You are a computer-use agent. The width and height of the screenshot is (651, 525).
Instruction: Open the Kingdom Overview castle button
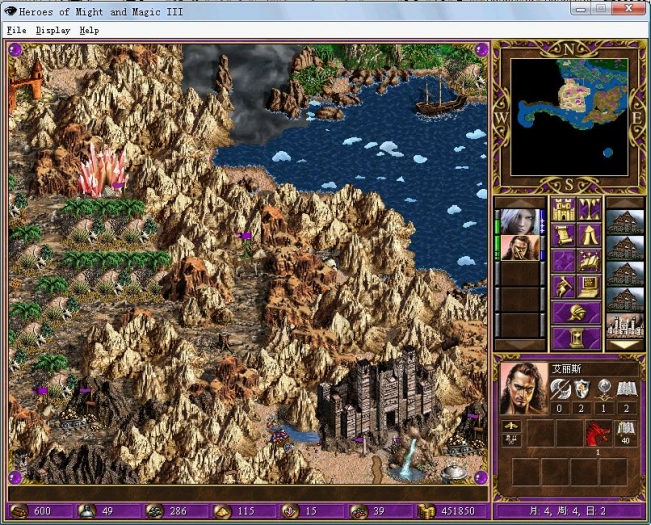564,210
